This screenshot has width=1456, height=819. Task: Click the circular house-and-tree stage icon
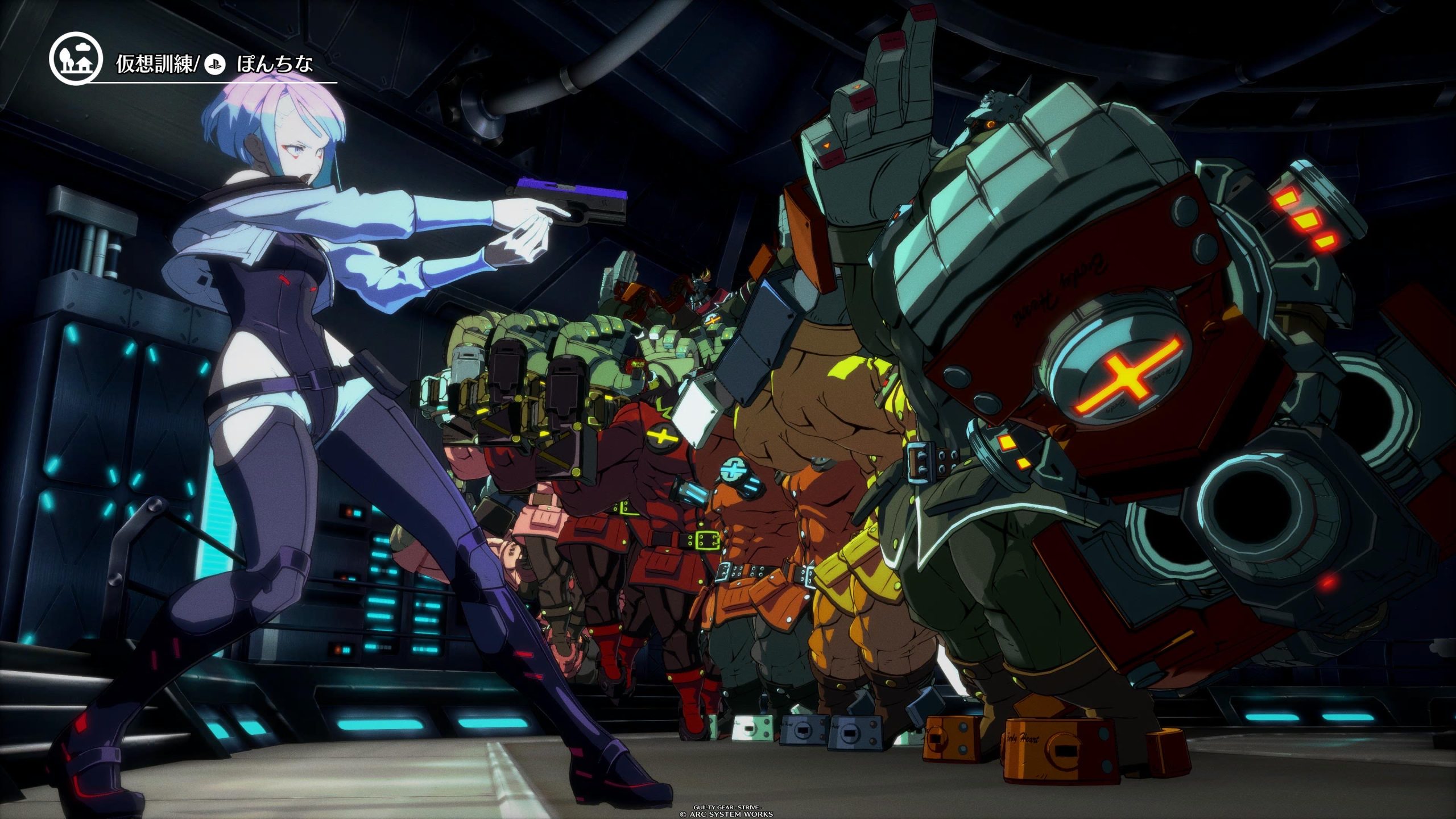click(76, 58)
